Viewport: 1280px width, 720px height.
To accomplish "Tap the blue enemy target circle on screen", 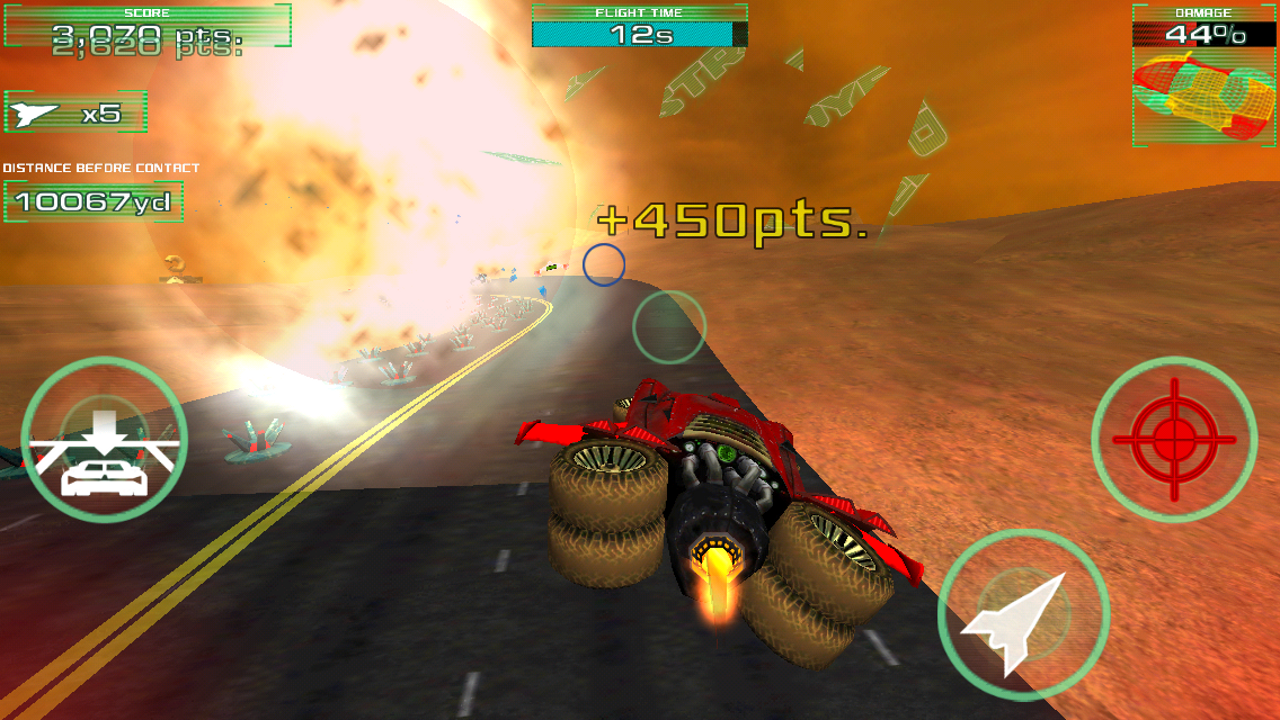I will pos(605,265).
